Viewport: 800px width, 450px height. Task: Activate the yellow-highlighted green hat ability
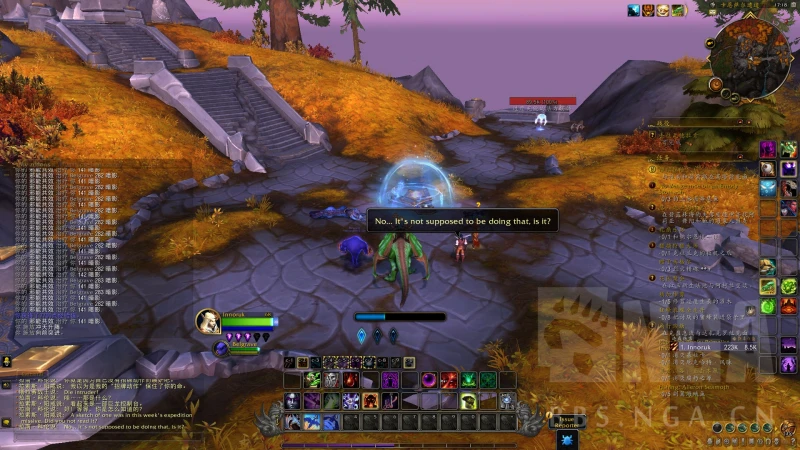click(x=468, y=401)
